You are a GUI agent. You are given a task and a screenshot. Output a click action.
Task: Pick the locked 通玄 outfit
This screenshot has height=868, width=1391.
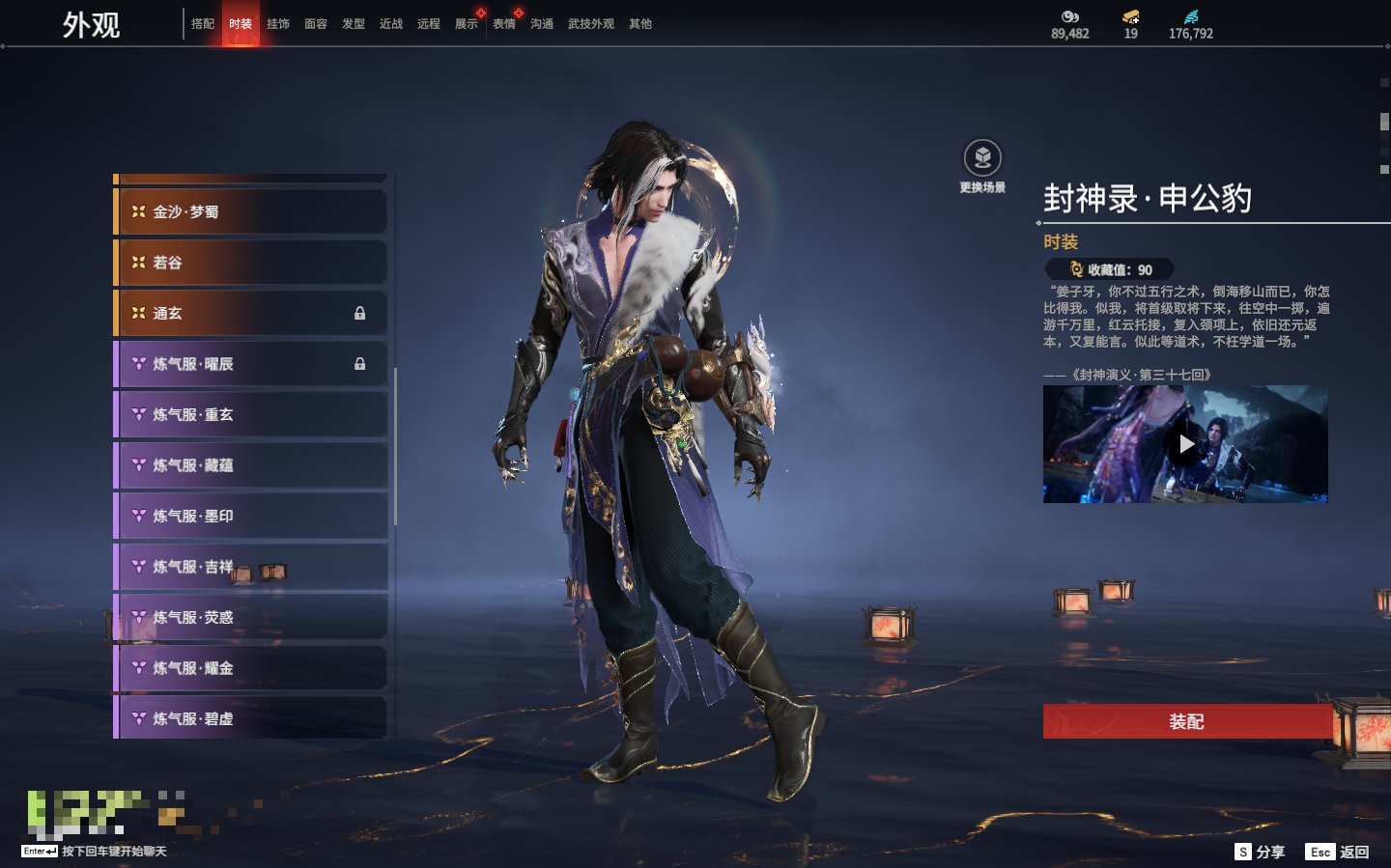(251, 313)
